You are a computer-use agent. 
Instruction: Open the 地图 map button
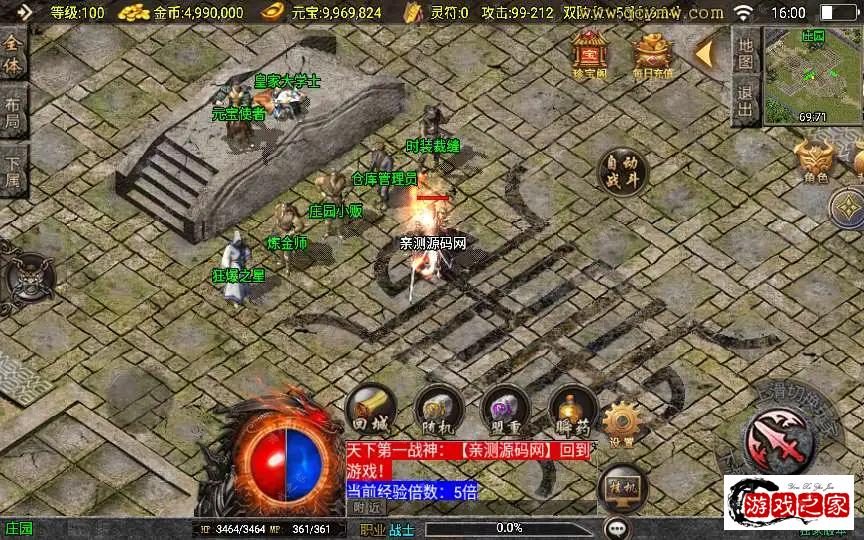click(x=744, y=52)
